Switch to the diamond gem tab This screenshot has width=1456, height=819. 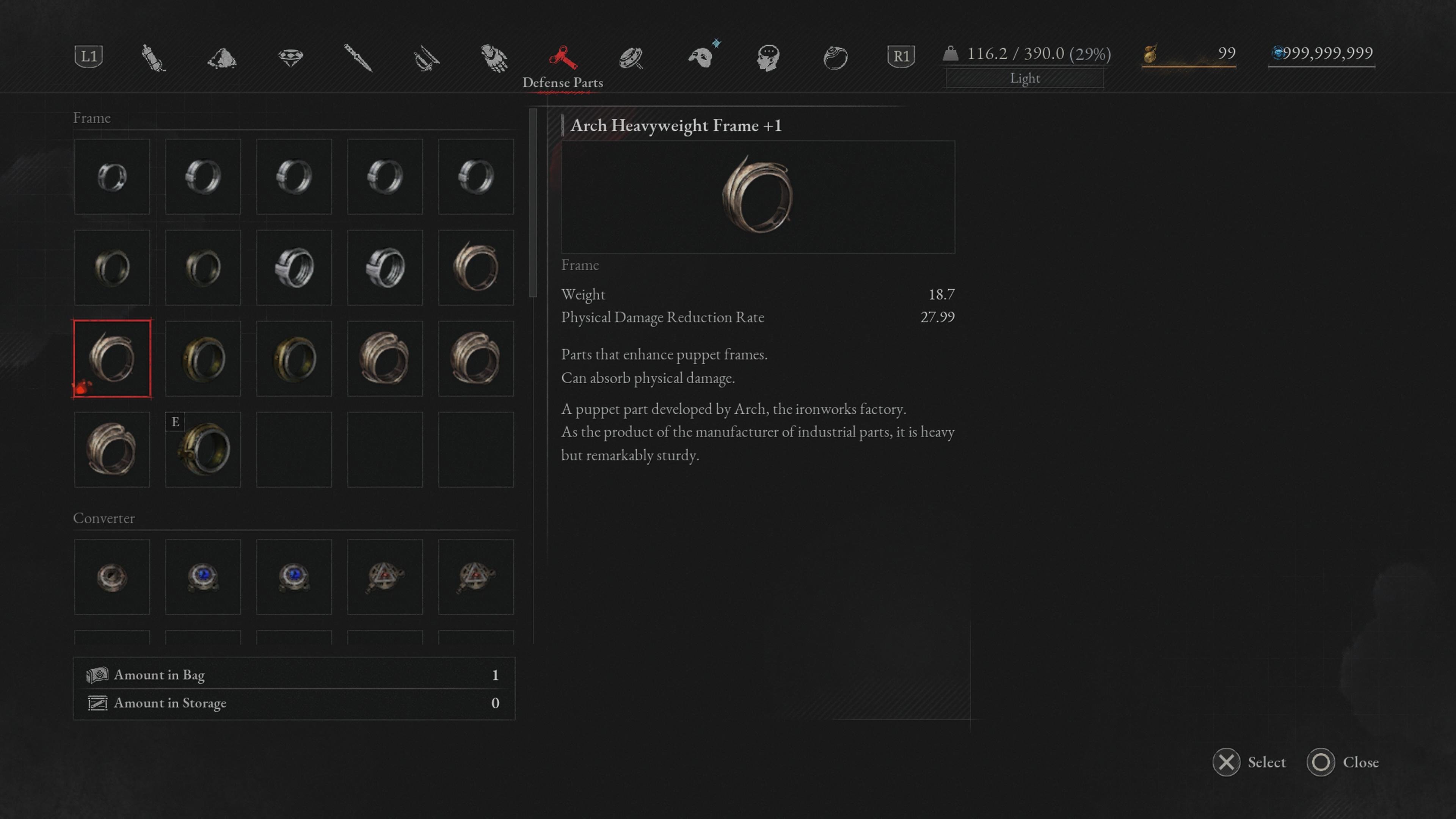tap(290, 58)
